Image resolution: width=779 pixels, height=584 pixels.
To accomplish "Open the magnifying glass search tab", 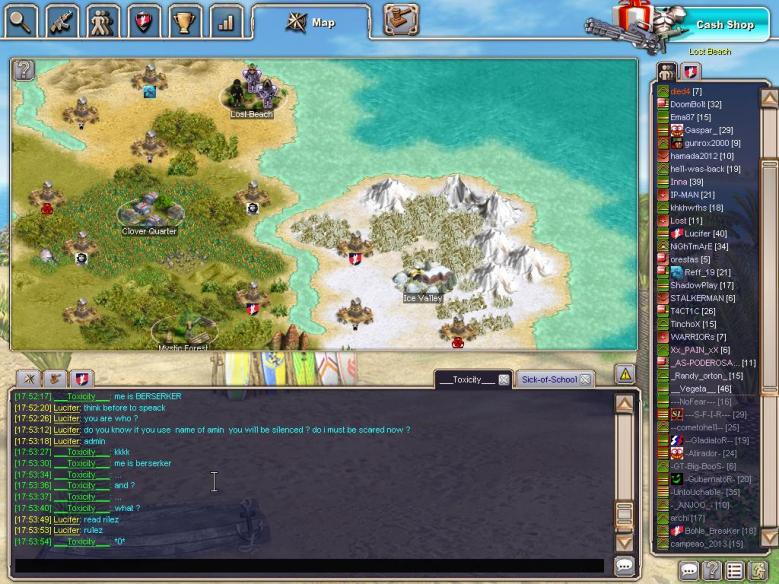I will pos(21,19).
